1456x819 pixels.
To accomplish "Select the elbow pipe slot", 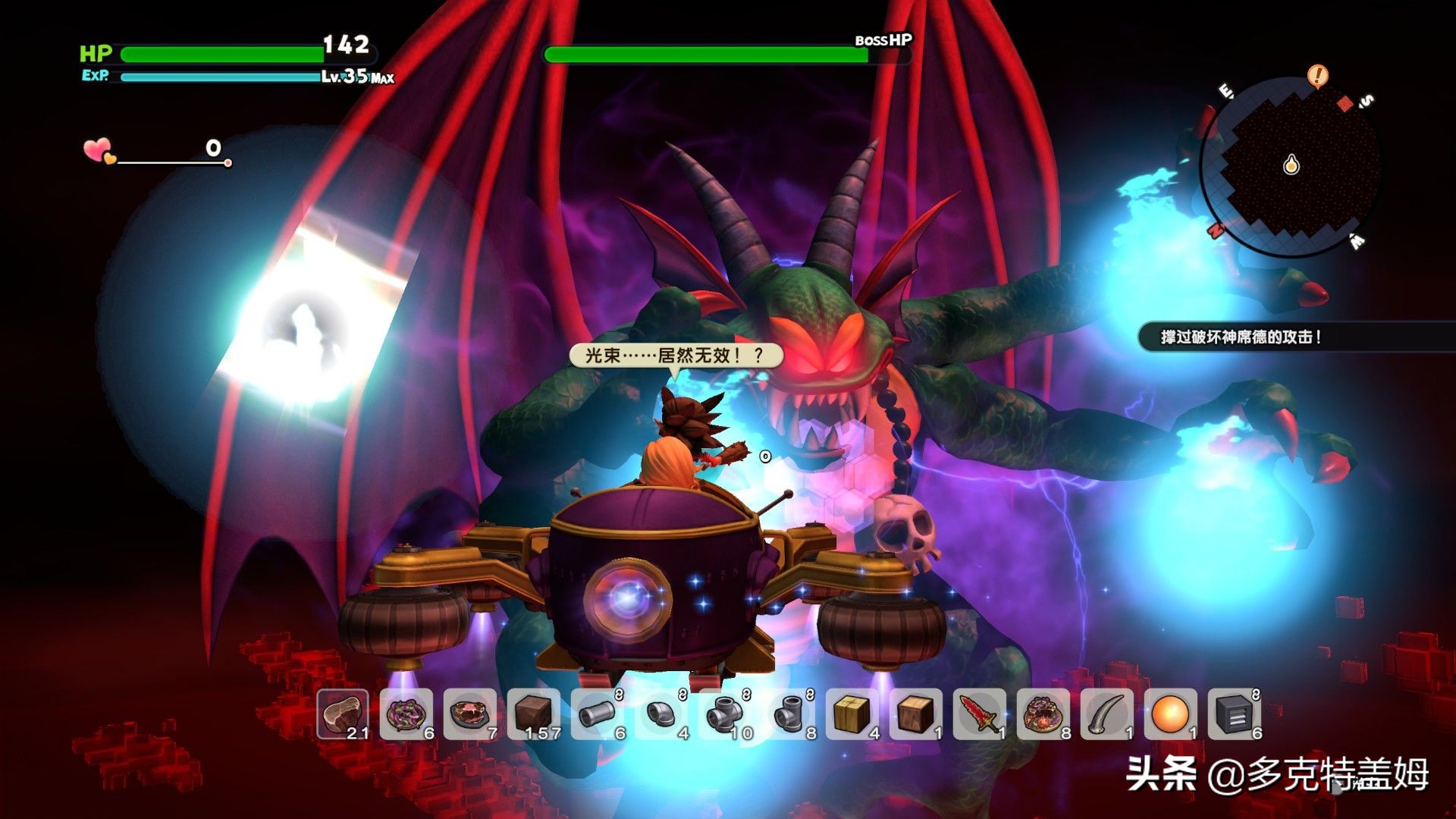I will tap(661, 714).
